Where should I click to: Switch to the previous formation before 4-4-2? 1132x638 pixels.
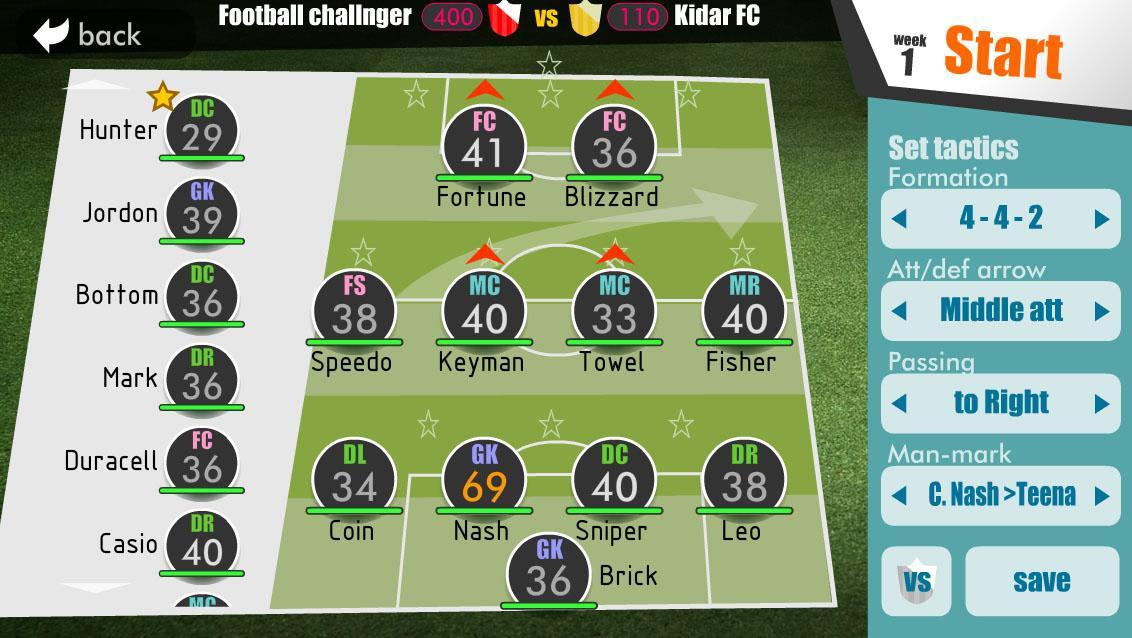(x=899, y=219)
